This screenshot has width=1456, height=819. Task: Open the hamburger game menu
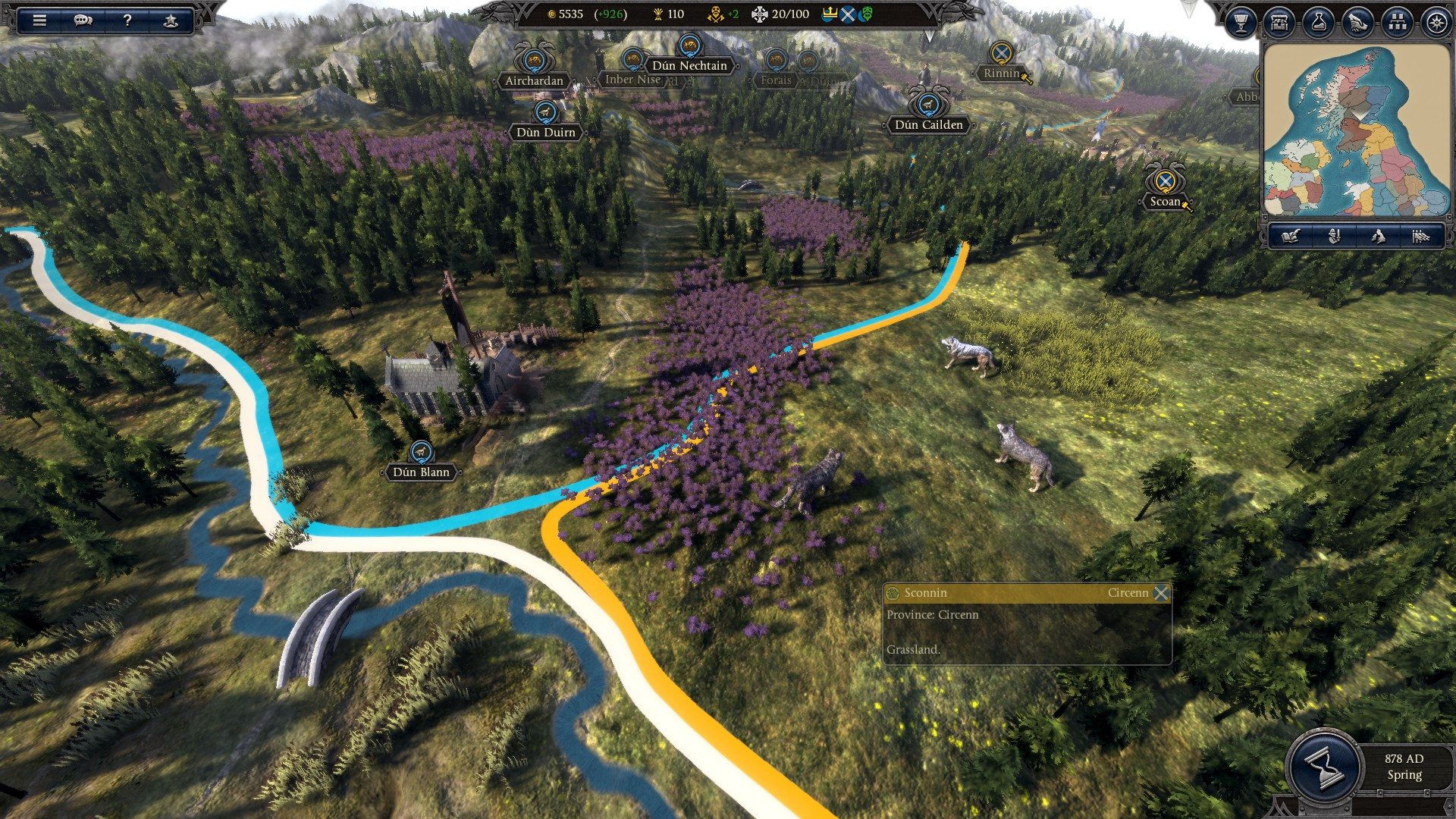(39, 20)
